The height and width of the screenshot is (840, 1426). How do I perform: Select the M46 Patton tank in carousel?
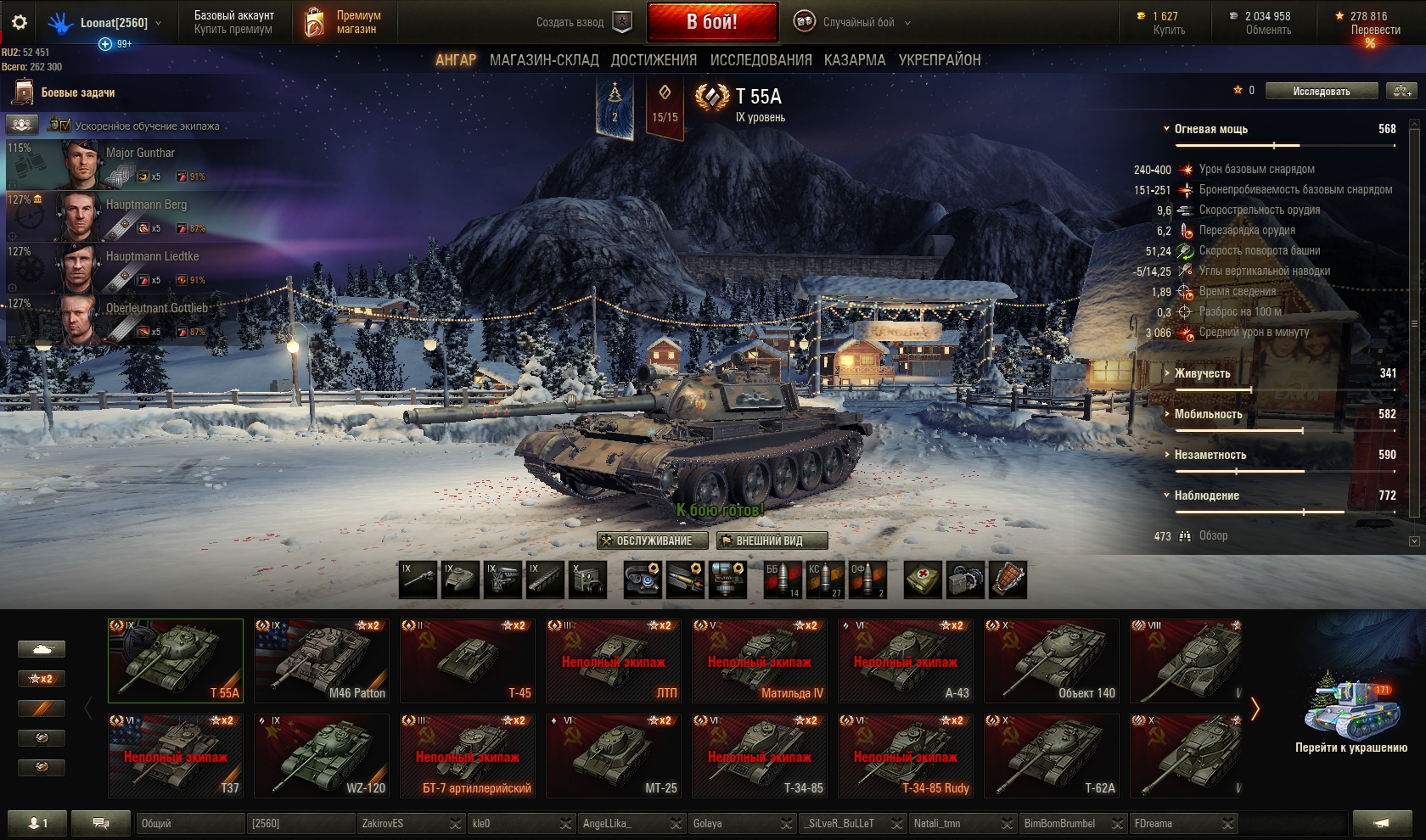coord(322,661)
